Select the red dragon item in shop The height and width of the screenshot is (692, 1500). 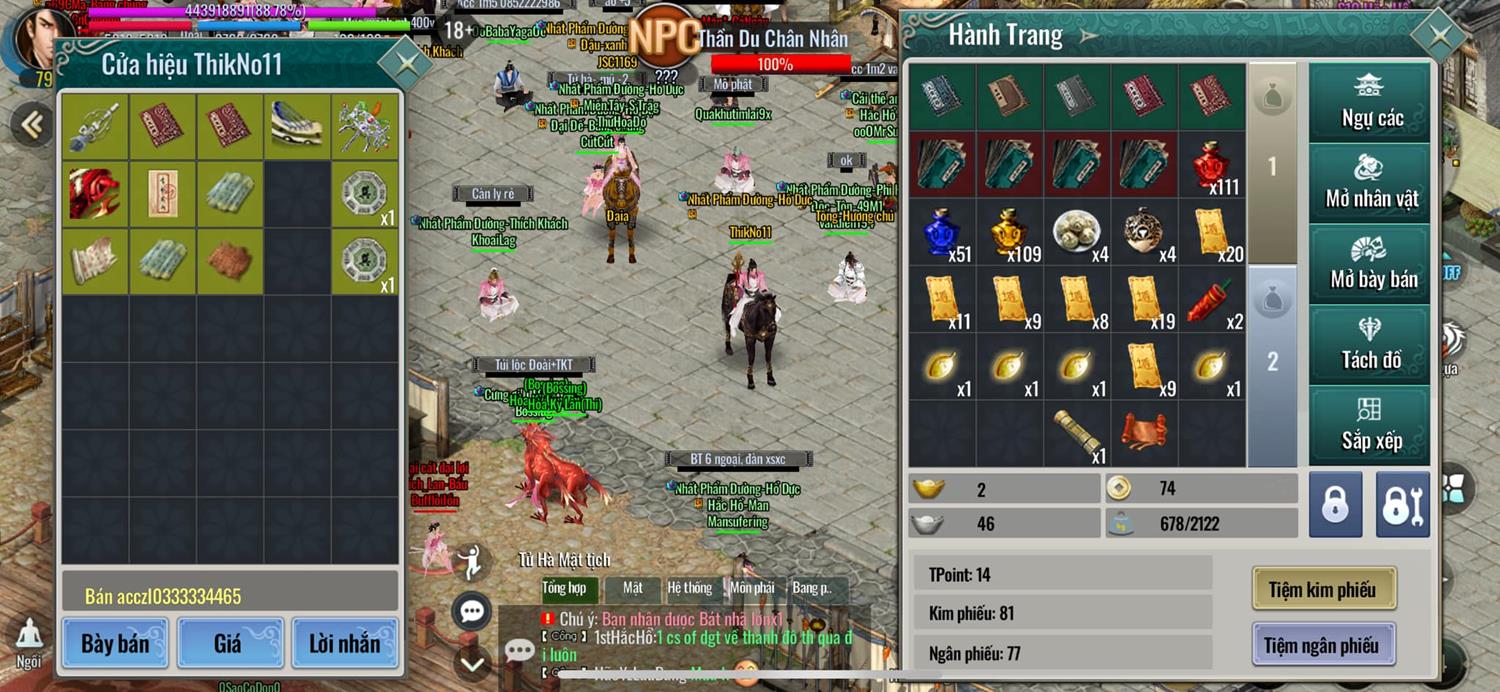click(95, 194)
